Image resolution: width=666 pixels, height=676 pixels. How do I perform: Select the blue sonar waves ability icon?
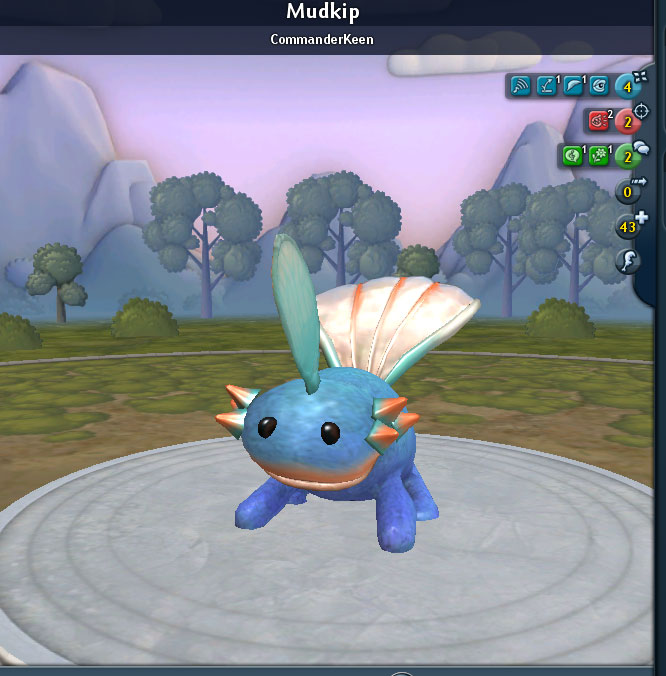tap(520, 86)
